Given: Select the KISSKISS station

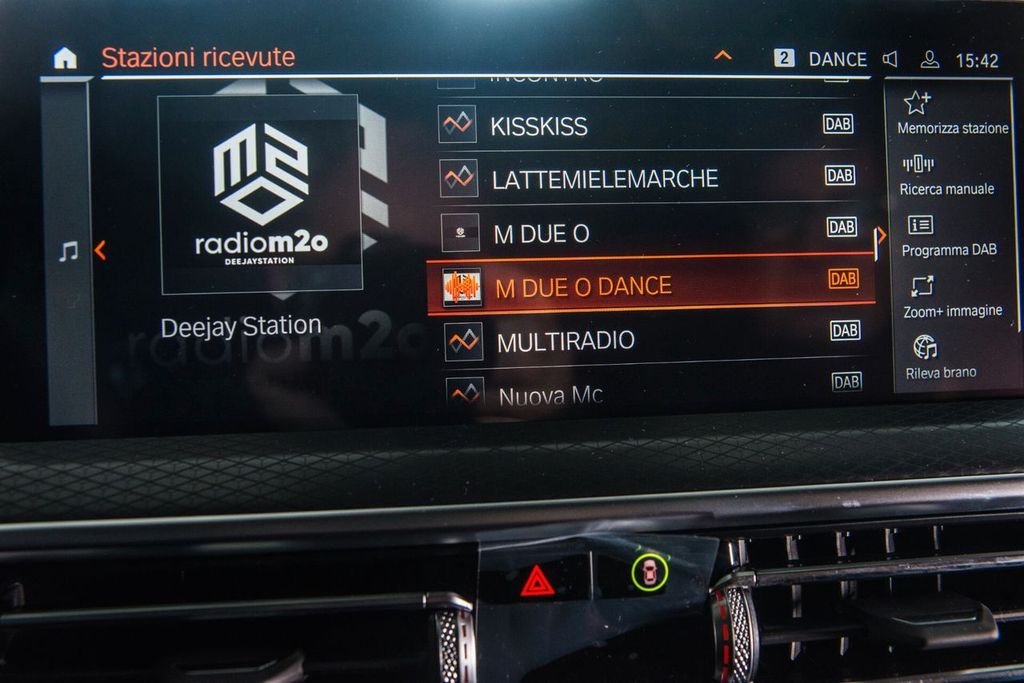Looking at the screenshot, I should (x=538, y=126).
